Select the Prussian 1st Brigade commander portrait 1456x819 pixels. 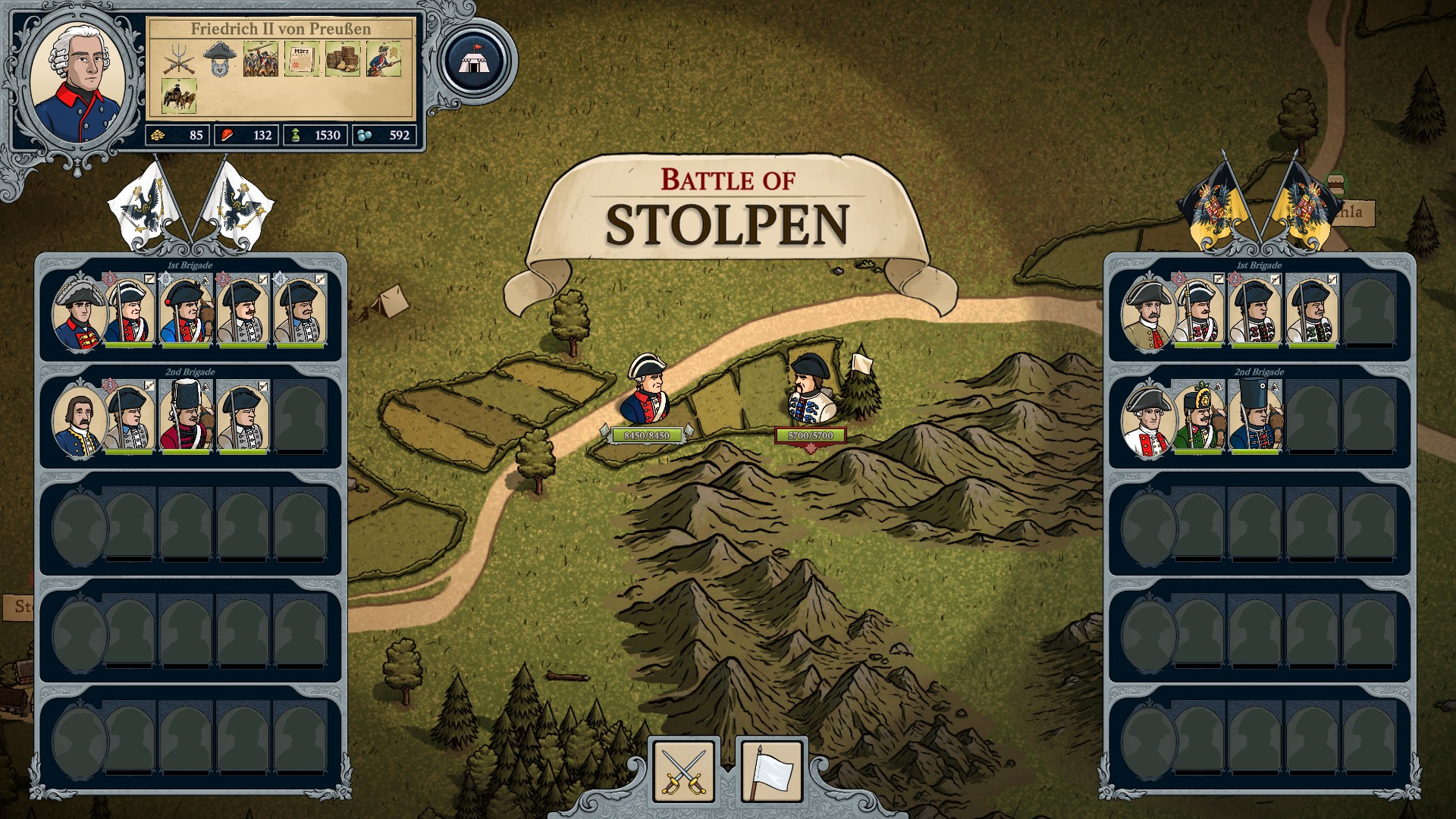78,312
